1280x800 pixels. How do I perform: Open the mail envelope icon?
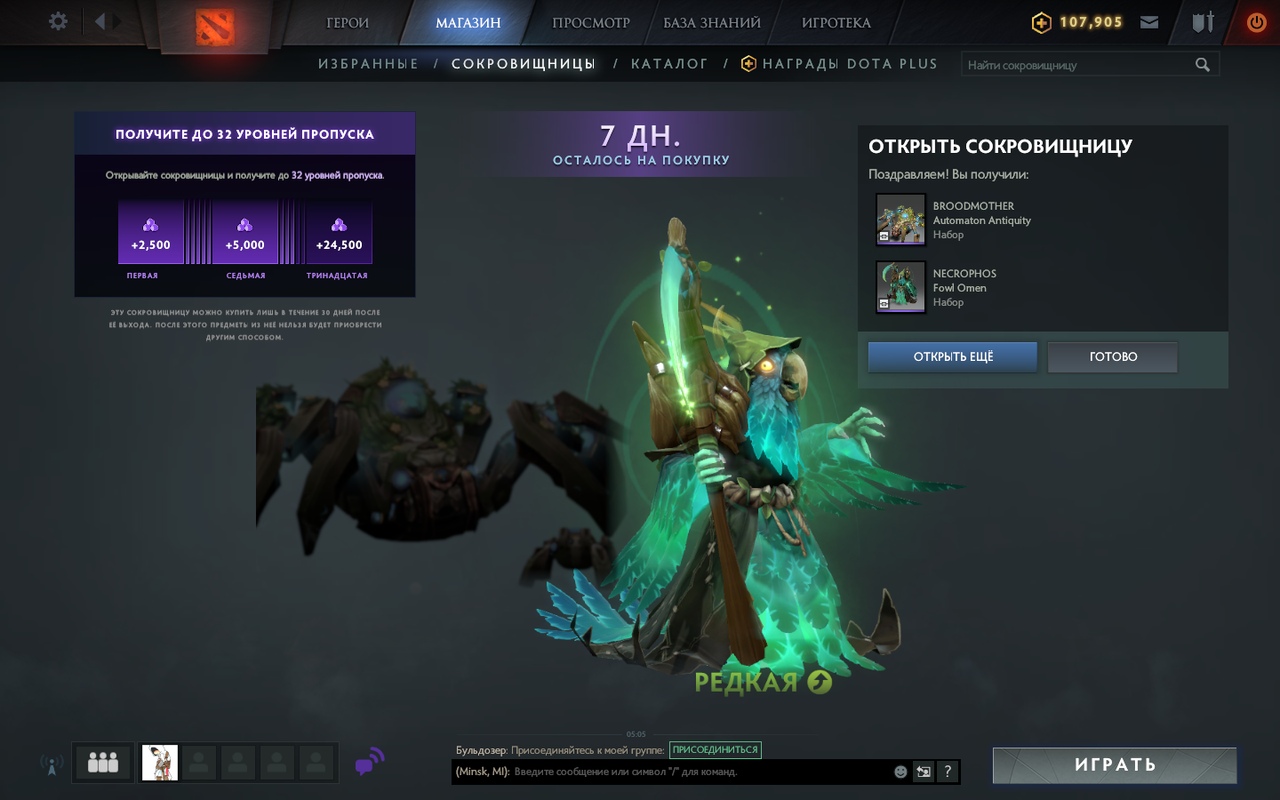pyautogui.click(x=1149, y=22)
